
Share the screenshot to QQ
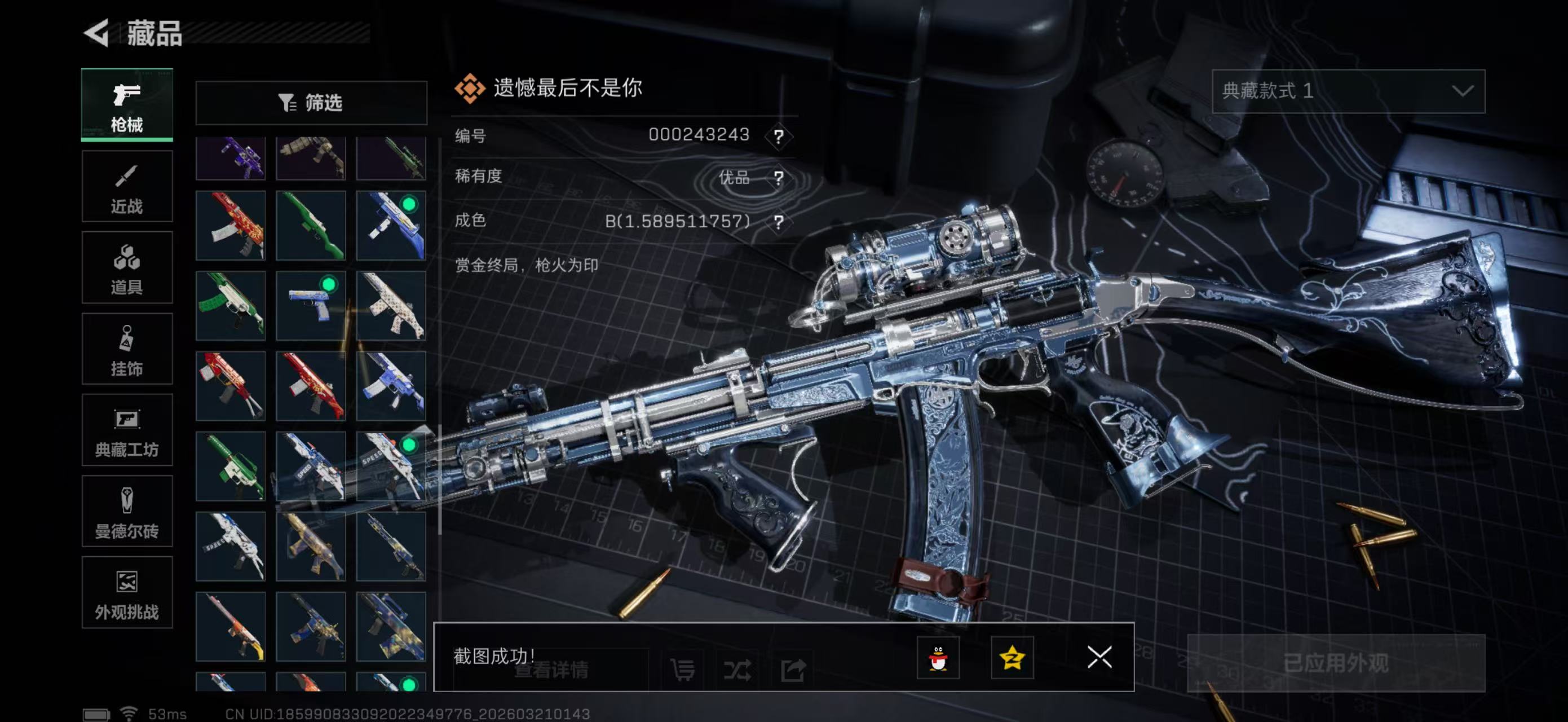click(938, 658)
